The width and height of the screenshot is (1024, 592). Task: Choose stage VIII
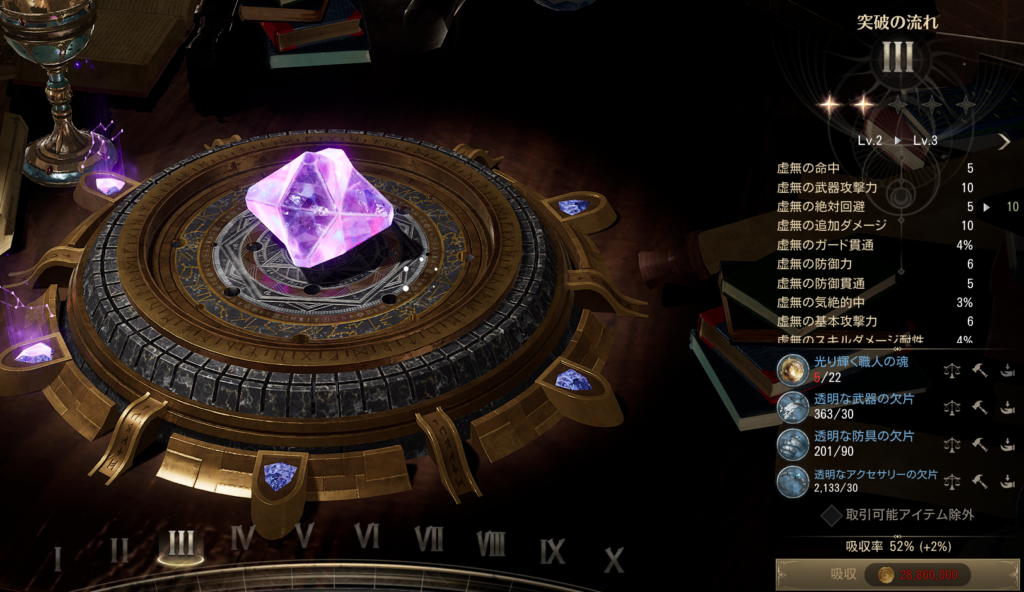(490, 543)
